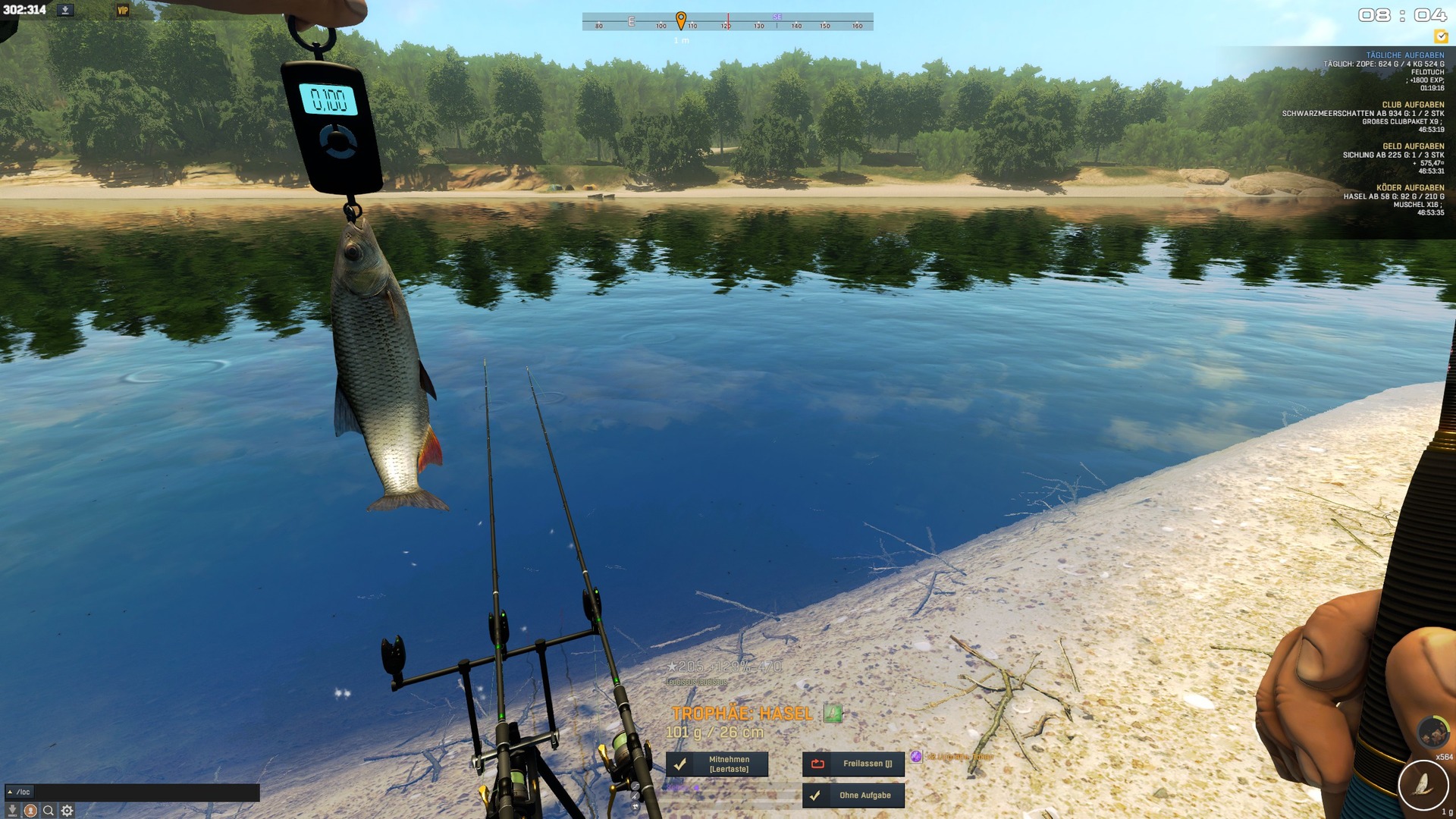Click the chat search magnifier icon
1456x819 pixels.
pyautogui.click(x=49, y=811)
